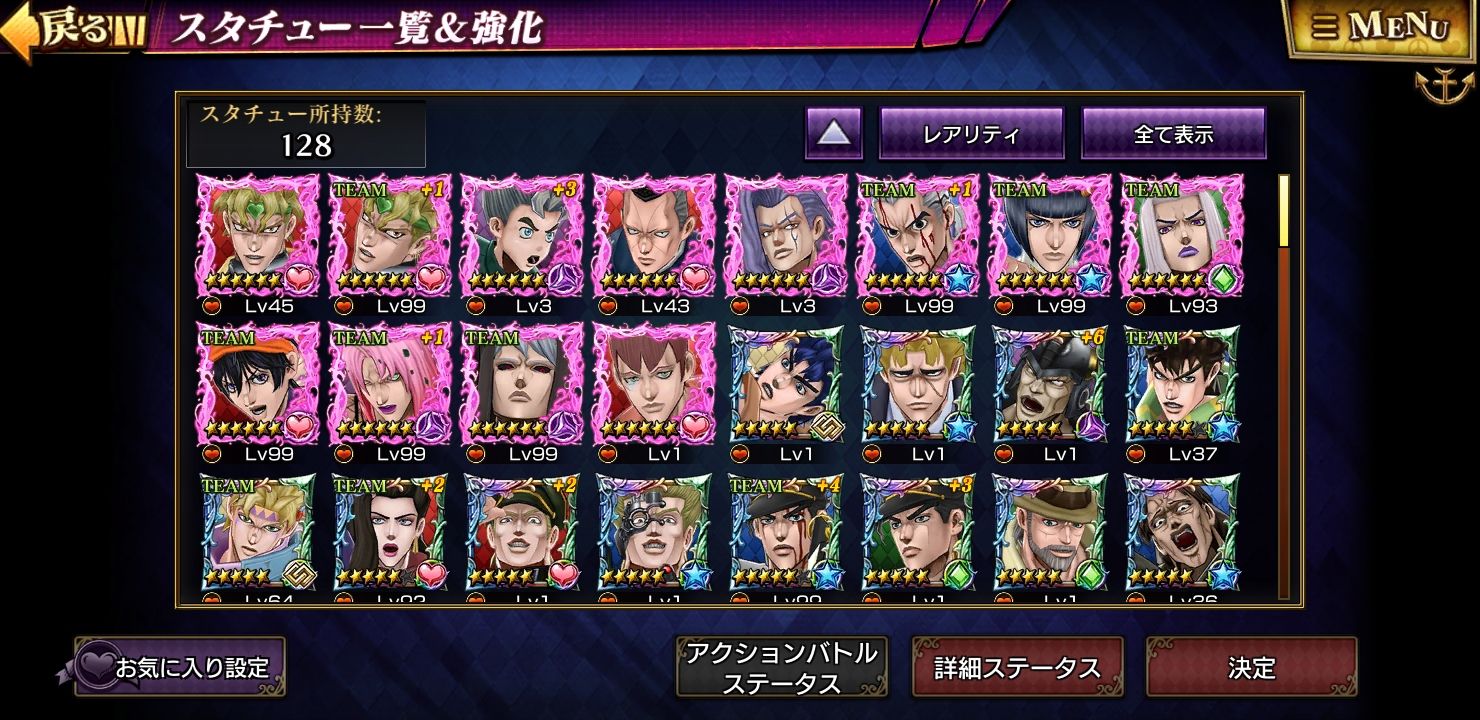Open お気に入り設定 favorites settings
The height and width of the screenshot is (720, 1480).
pos(180,667)
